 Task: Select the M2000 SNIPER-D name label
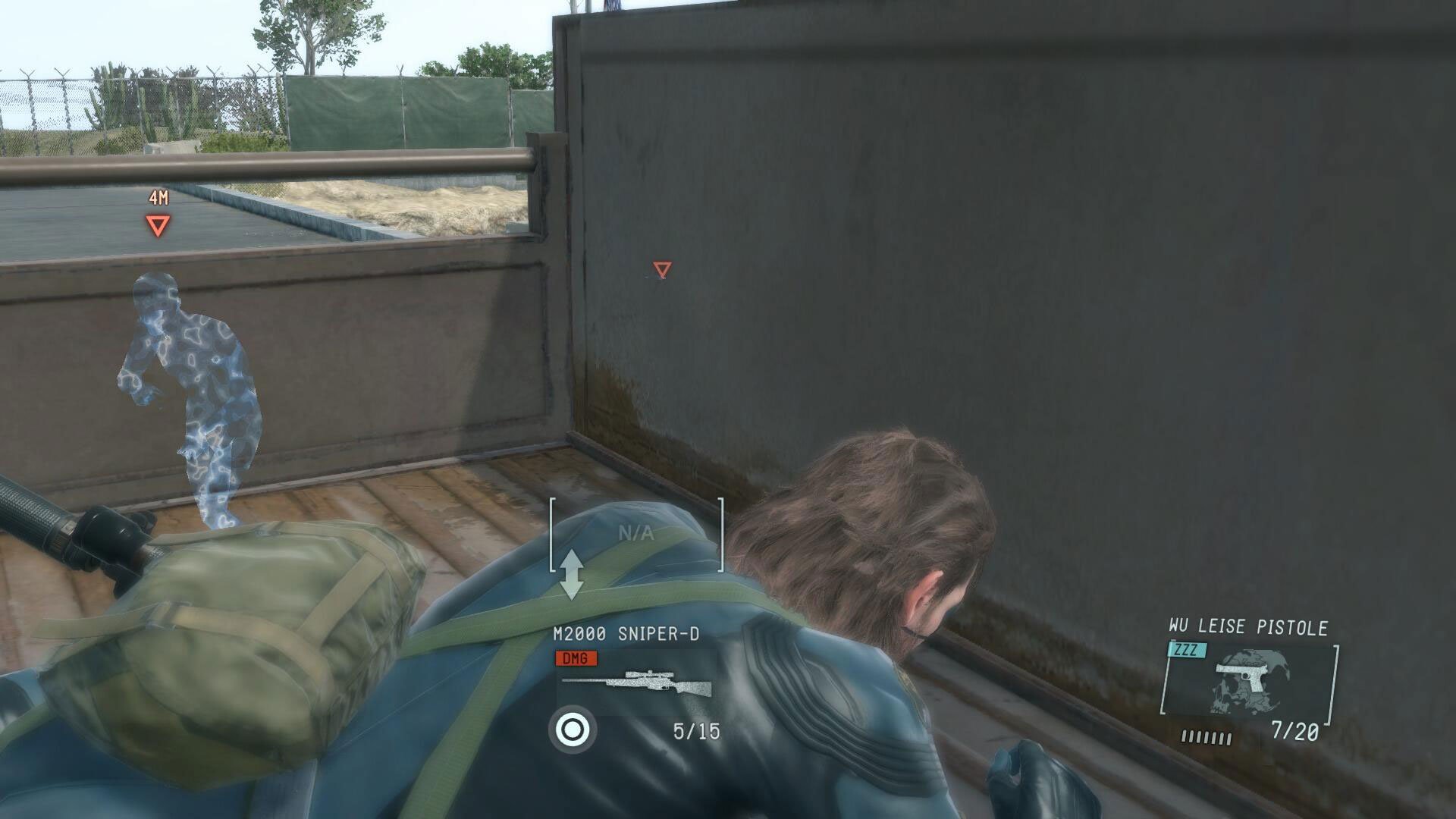click(626, 632)
